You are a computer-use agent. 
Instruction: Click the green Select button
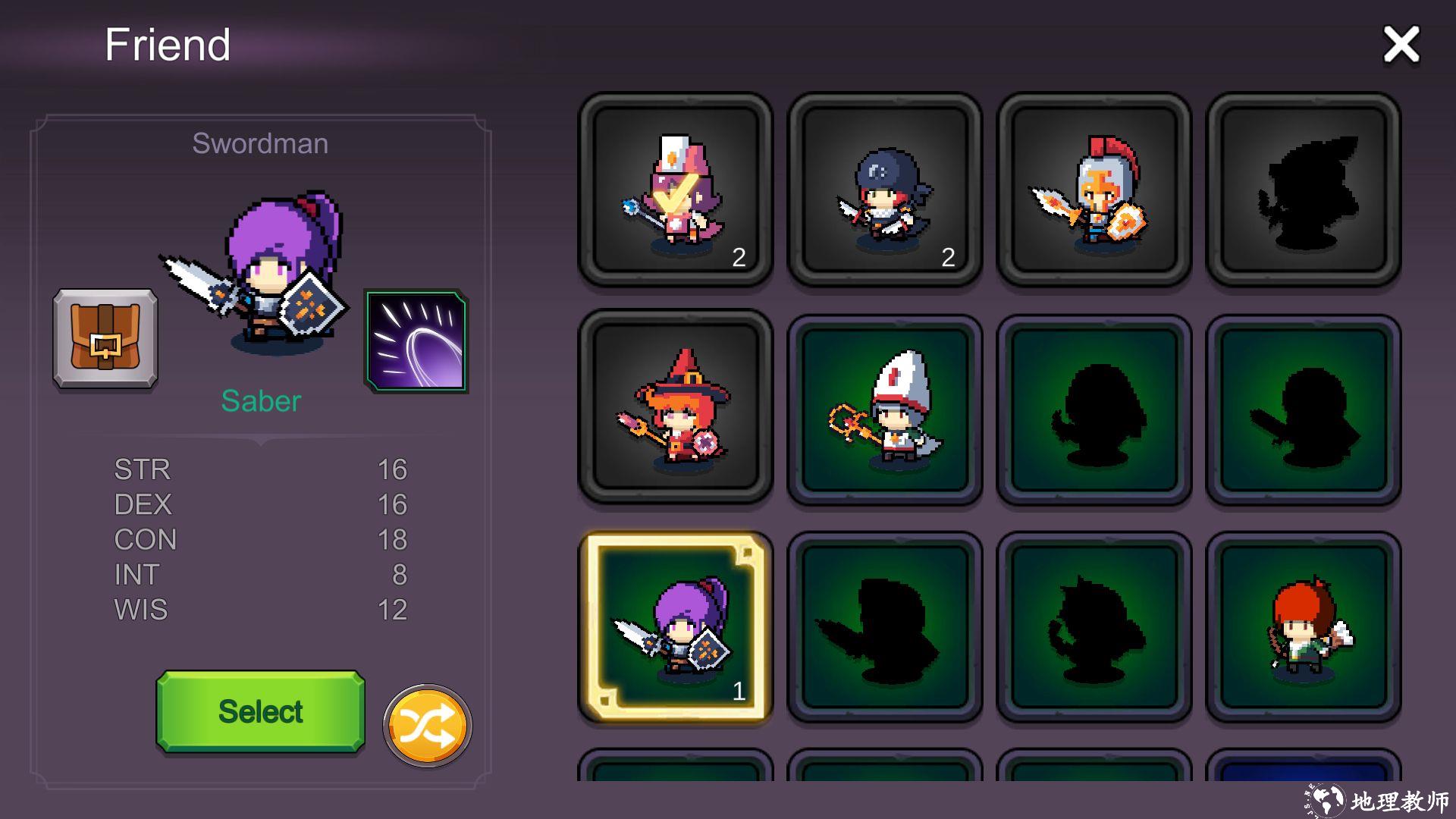260,711
